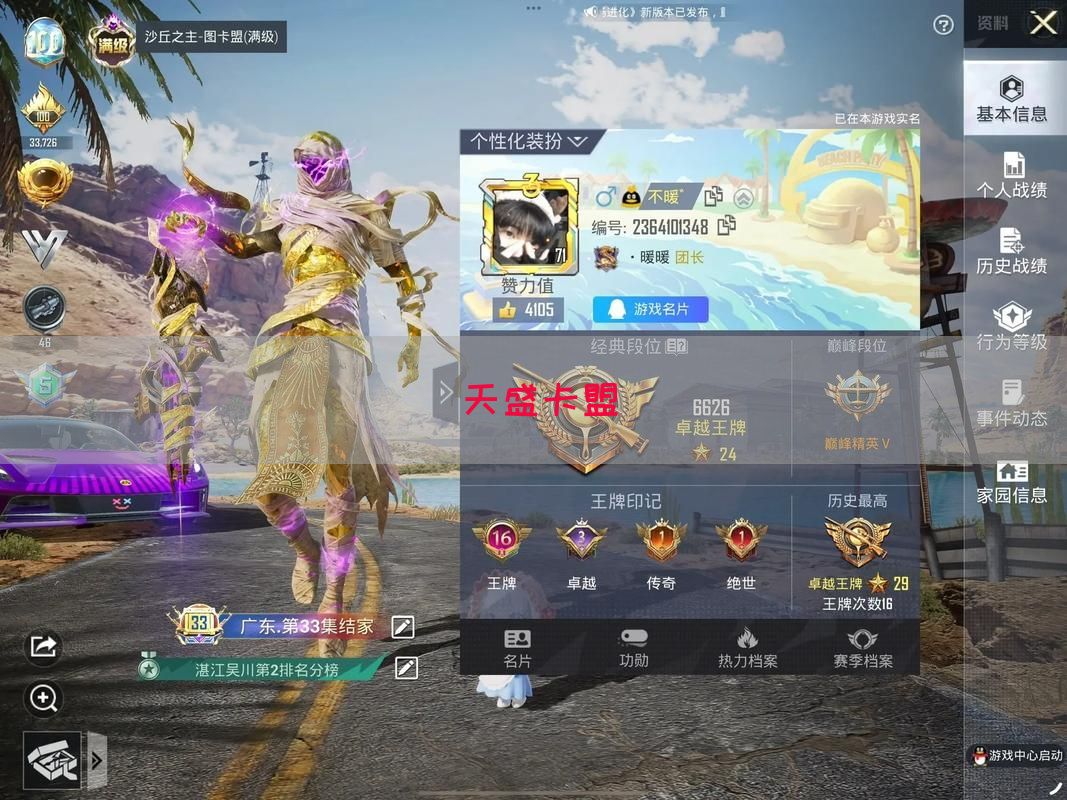Copy the player ID number 2364101348
The width and height of the screenshot is (1067, 800).
pos(726,226)
